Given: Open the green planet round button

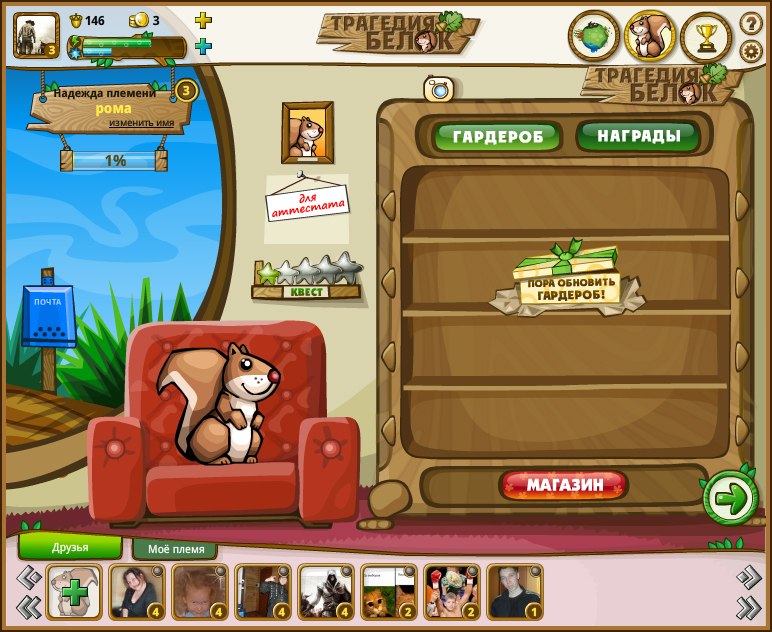Looking at the screenshot, I should [x=594, y=37].
